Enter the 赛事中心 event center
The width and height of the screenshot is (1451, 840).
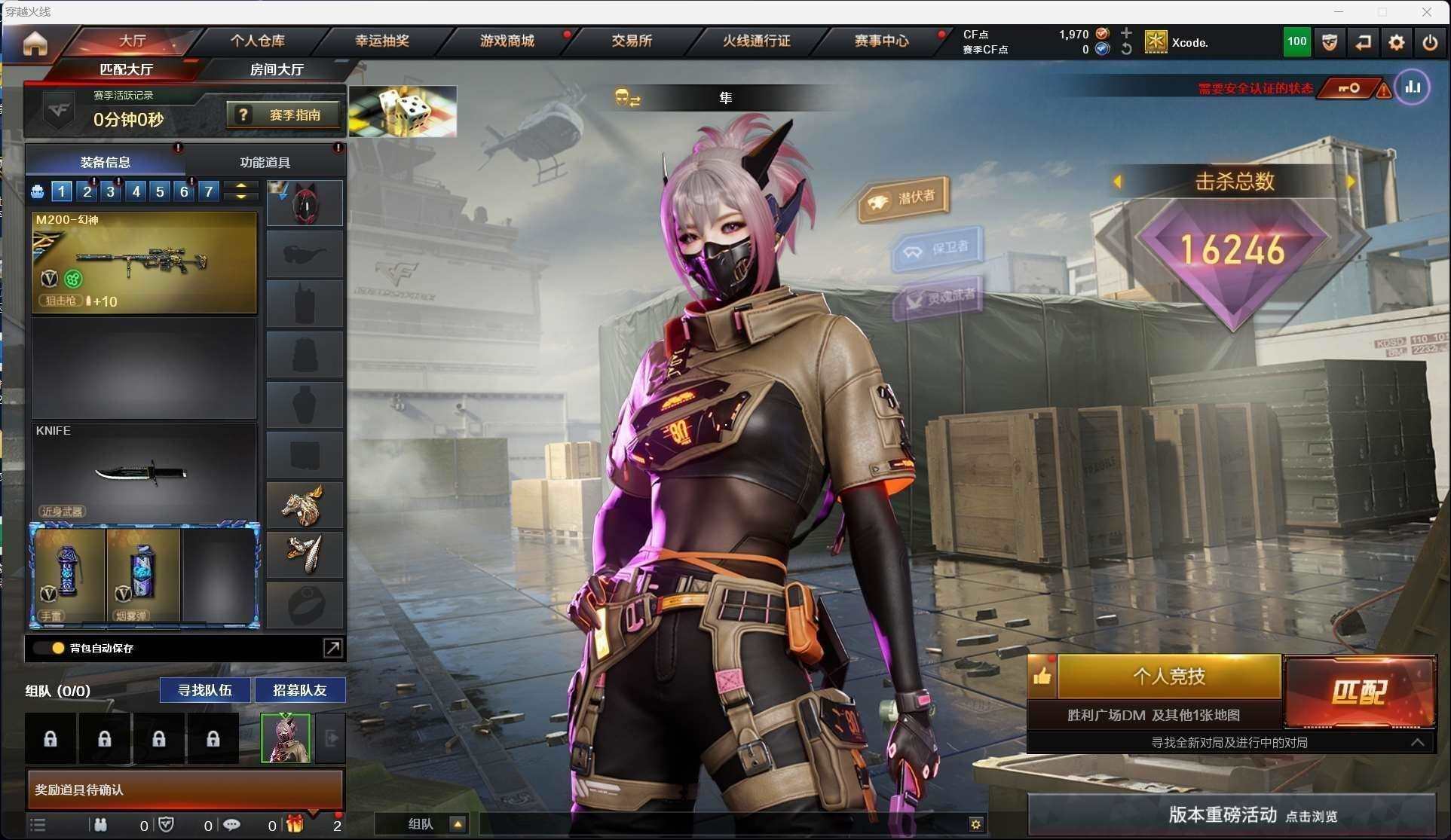[x=880, y=41]
